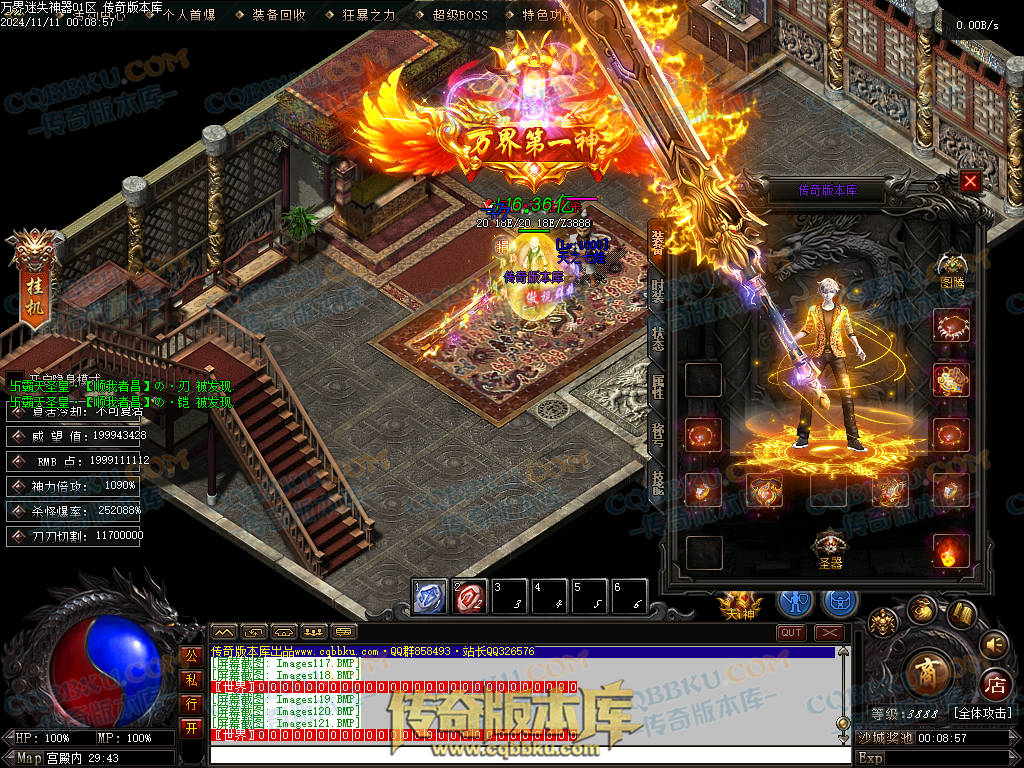Click the red 店 store button
Screen dimensions: 1024x768
(995, 685)
